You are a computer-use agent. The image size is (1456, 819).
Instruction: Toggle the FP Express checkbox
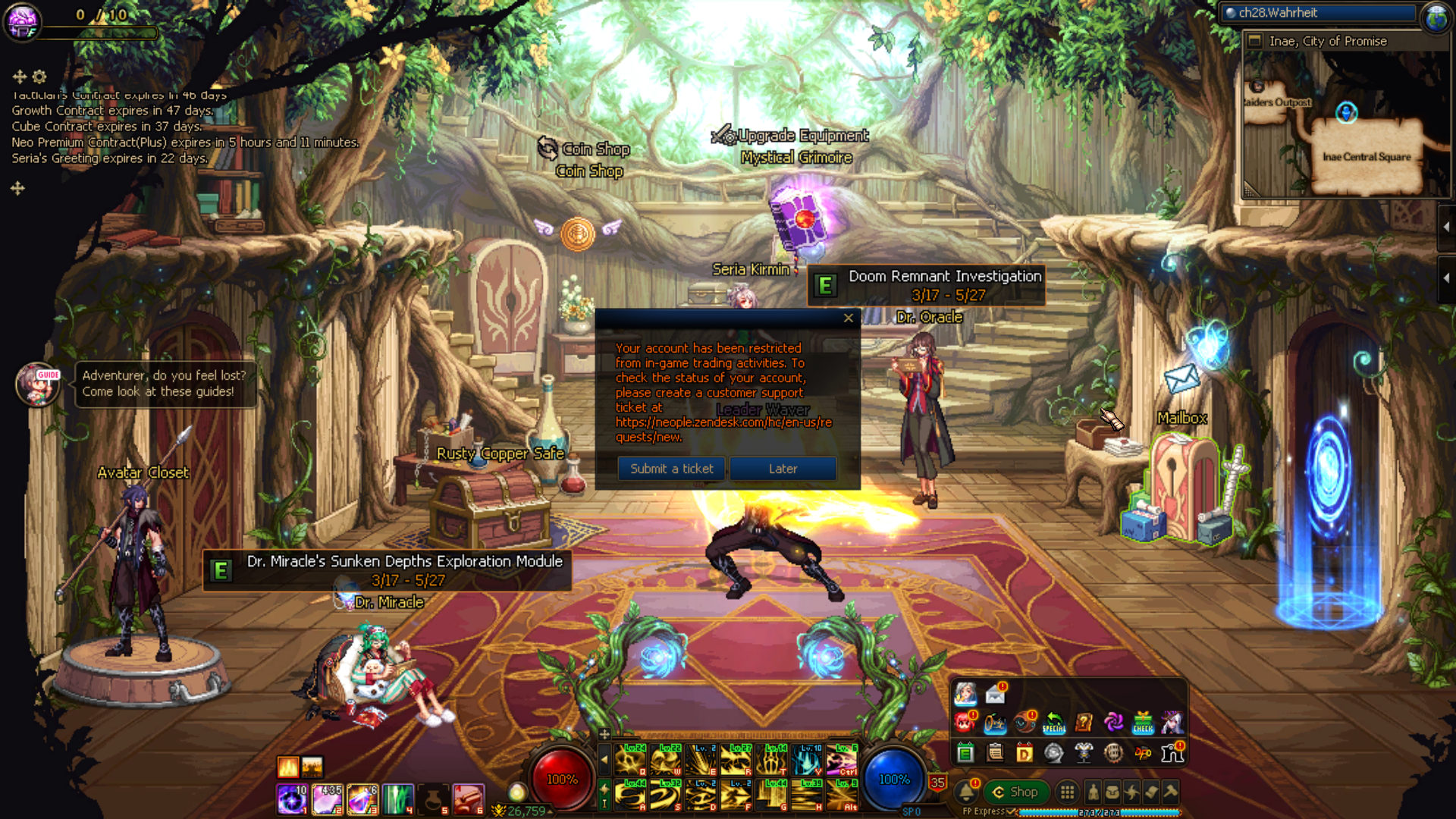(x=1012, y=811)
